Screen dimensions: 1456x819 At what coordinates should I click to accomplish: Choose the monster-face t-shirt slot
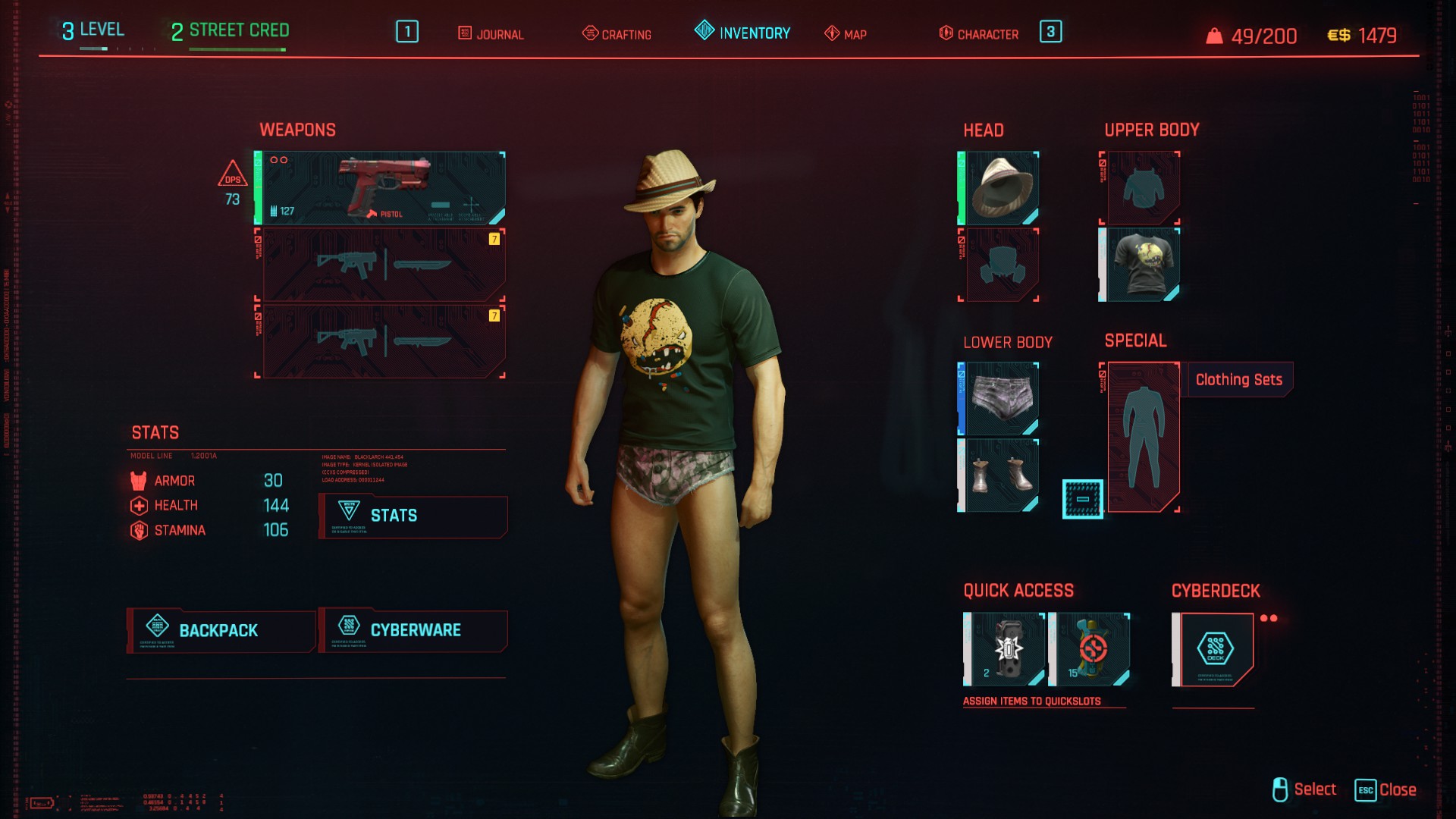tap(1141, 265)
